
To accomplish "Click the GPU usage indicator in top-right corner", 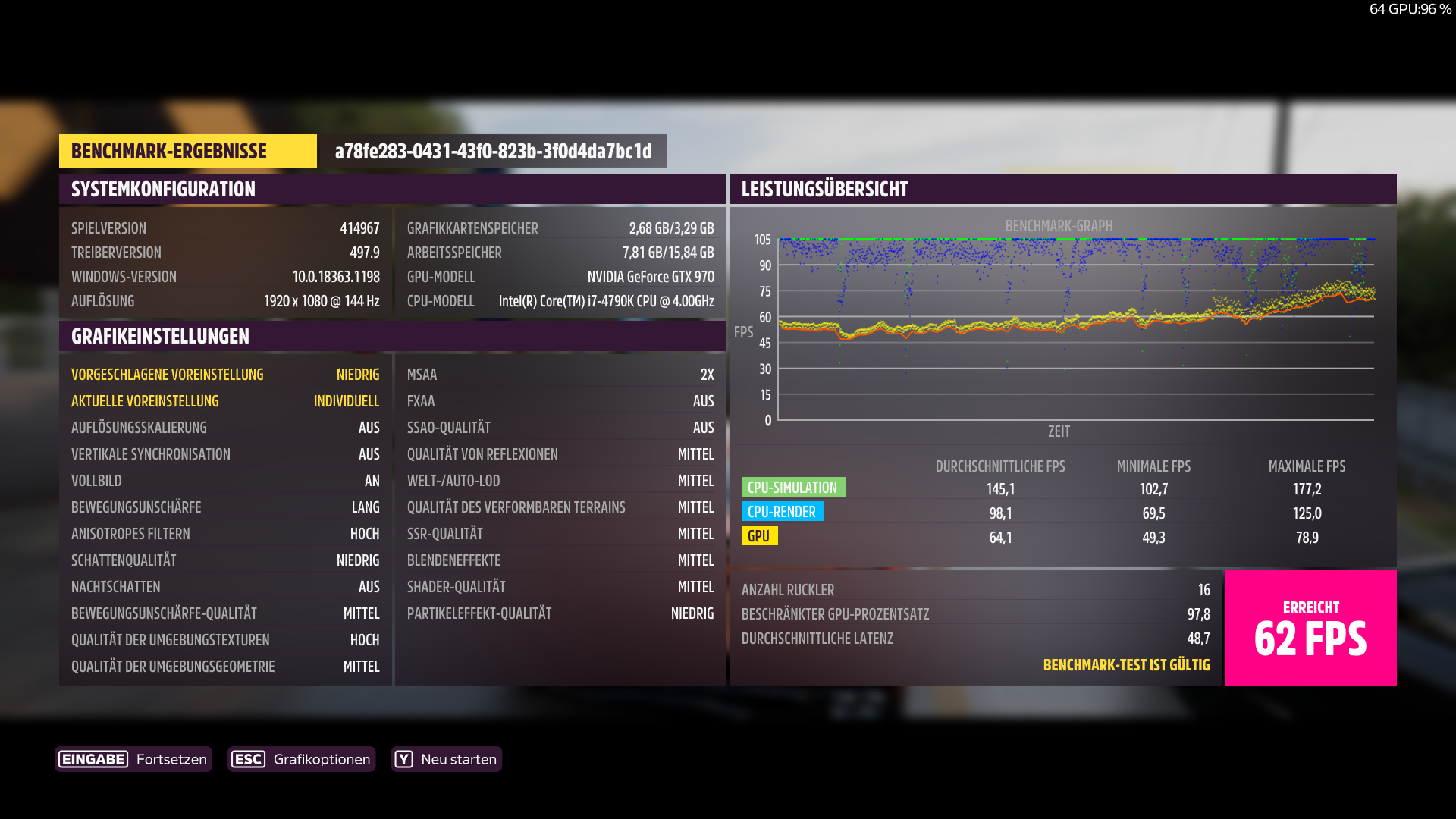I will click(1412, 10).
